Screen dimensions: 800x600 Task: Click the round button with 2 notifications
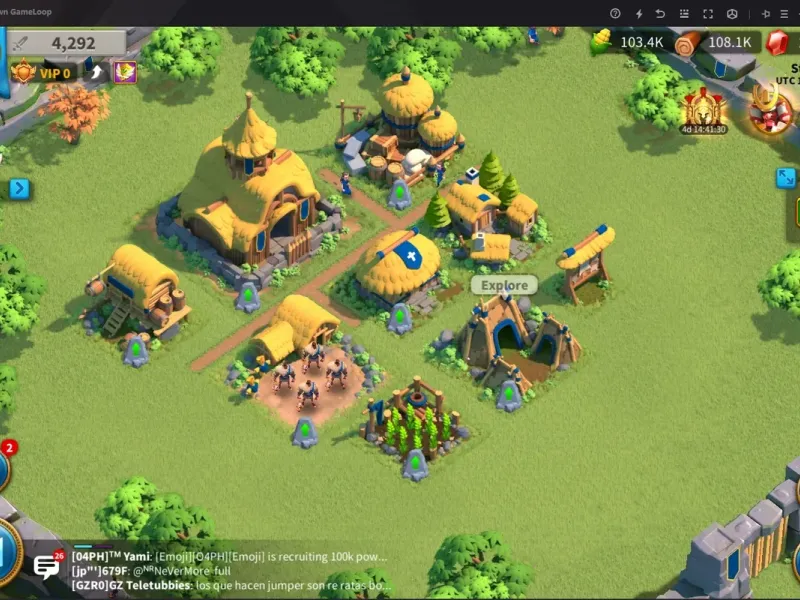[x=3, y=466]
